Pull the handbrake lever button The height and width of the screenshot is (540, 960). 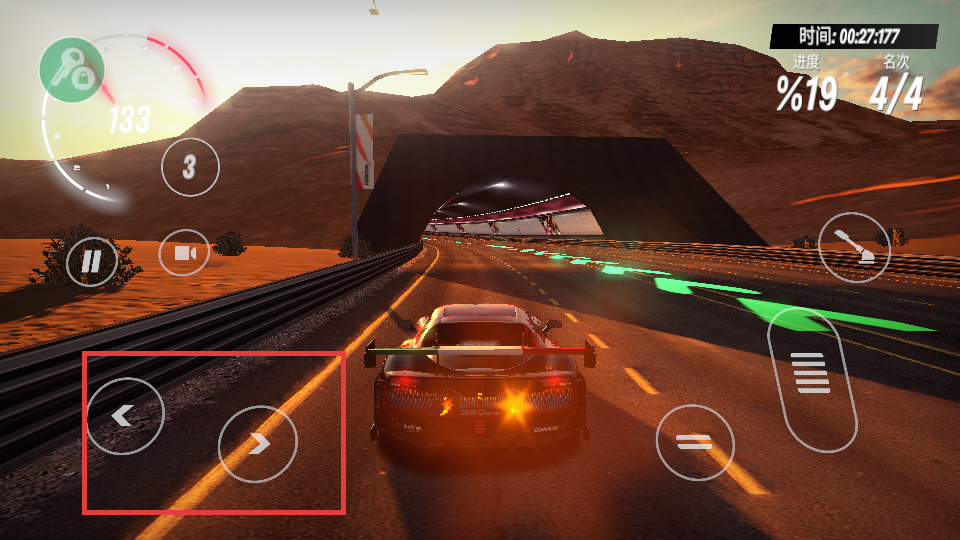pos(854,247)
